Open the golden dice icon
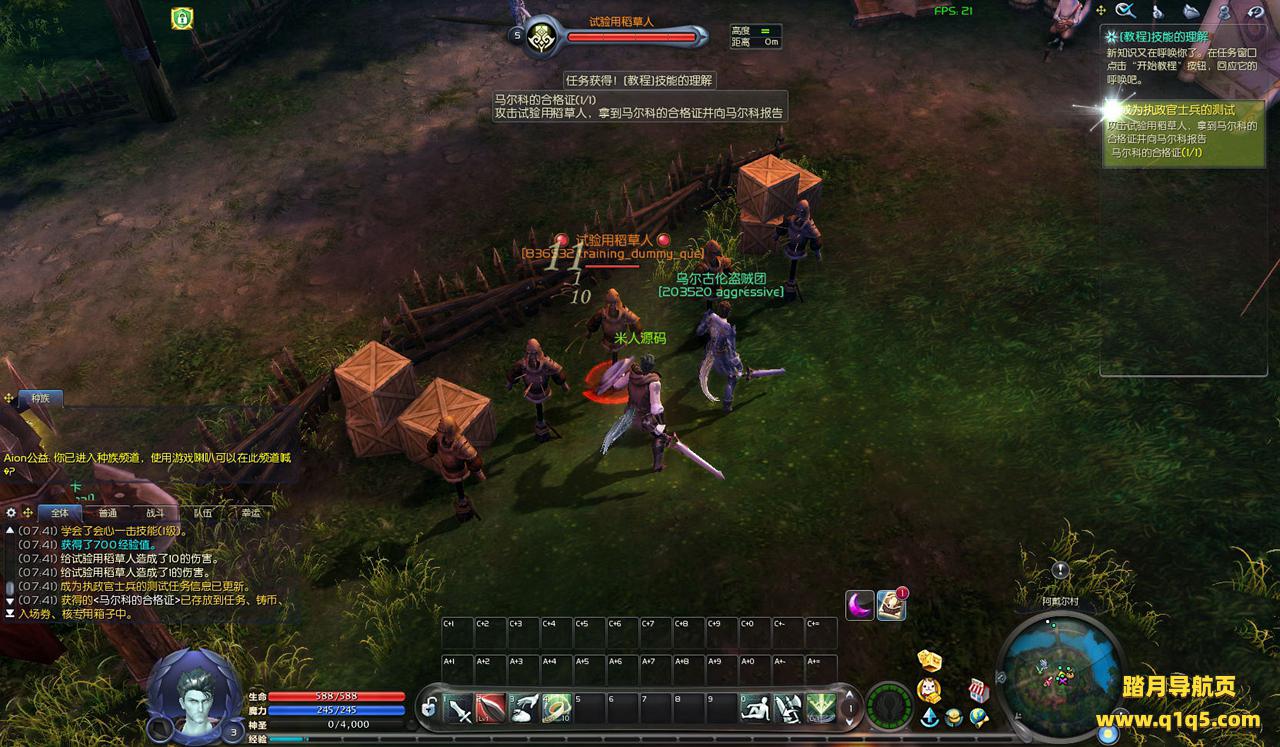This screenshot has height=747, width=1280. click(x=929, y=661)
